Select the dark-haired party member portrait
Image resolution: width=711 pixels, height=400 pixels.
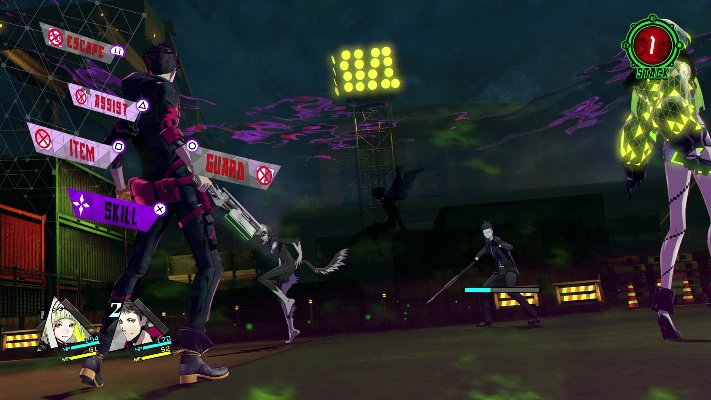pos(137,331)
